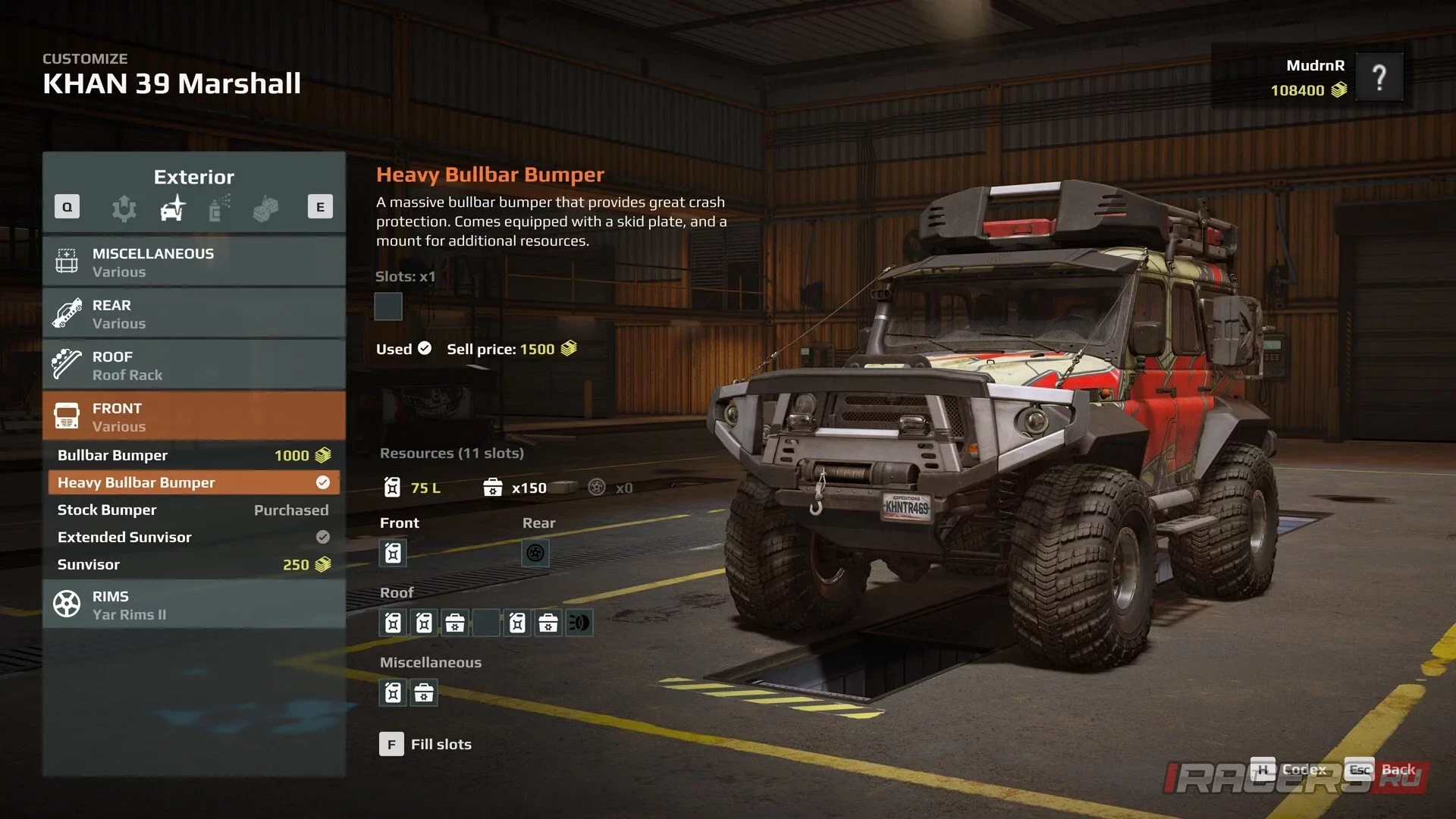Click the Front fuel canister resource slot
The width and height of the screenshot is (1456, 819).
pyautogui.click(x=393, y=553)
